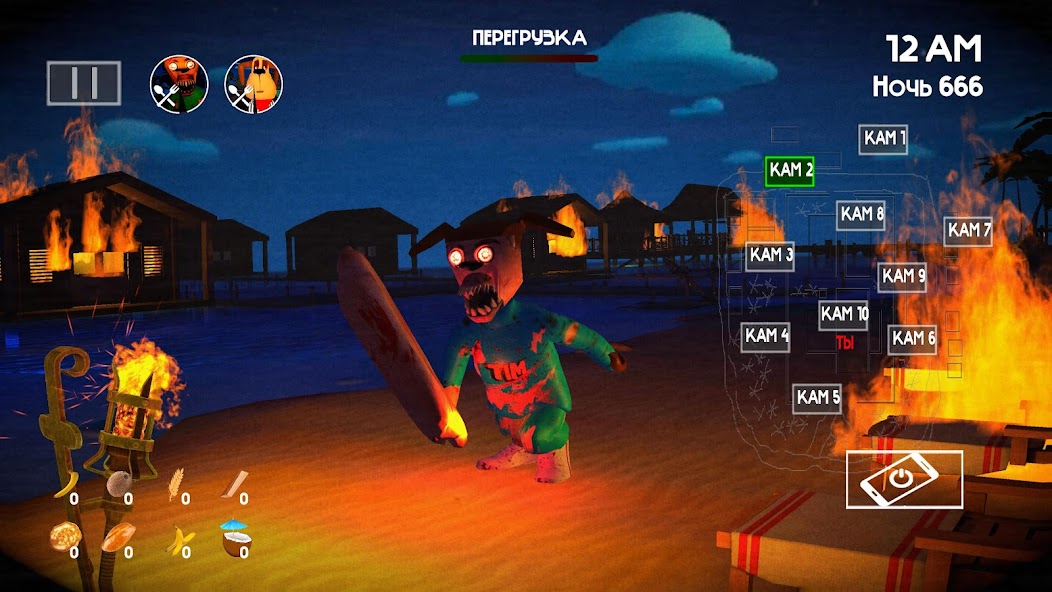Choose the bread loaf item
1052x592 pixels.
point(120,537)
